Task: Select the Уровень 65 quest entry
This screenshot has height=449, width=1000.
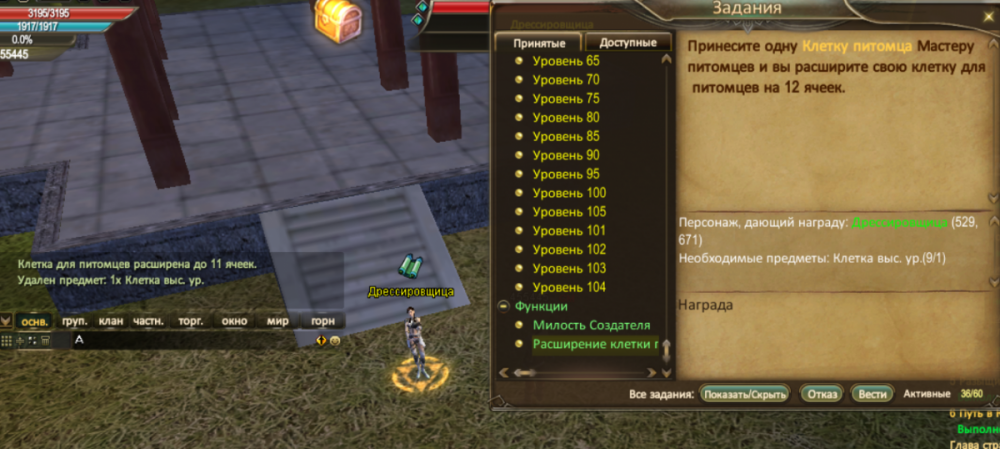Action: (x=565, y=61)
